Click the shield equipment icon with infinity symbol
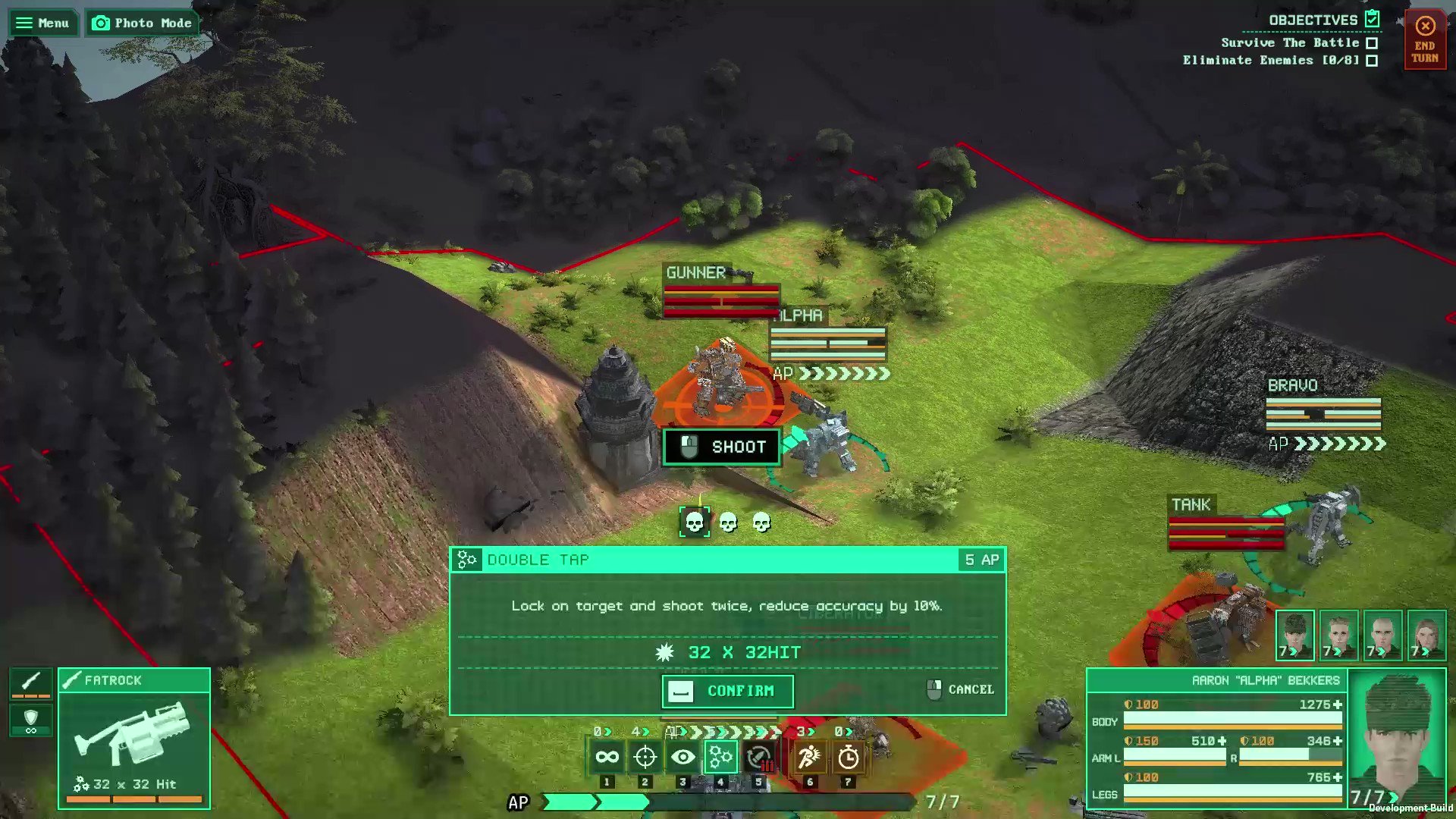This screenshot has width=1456, height=819. (x=30, y=719)
